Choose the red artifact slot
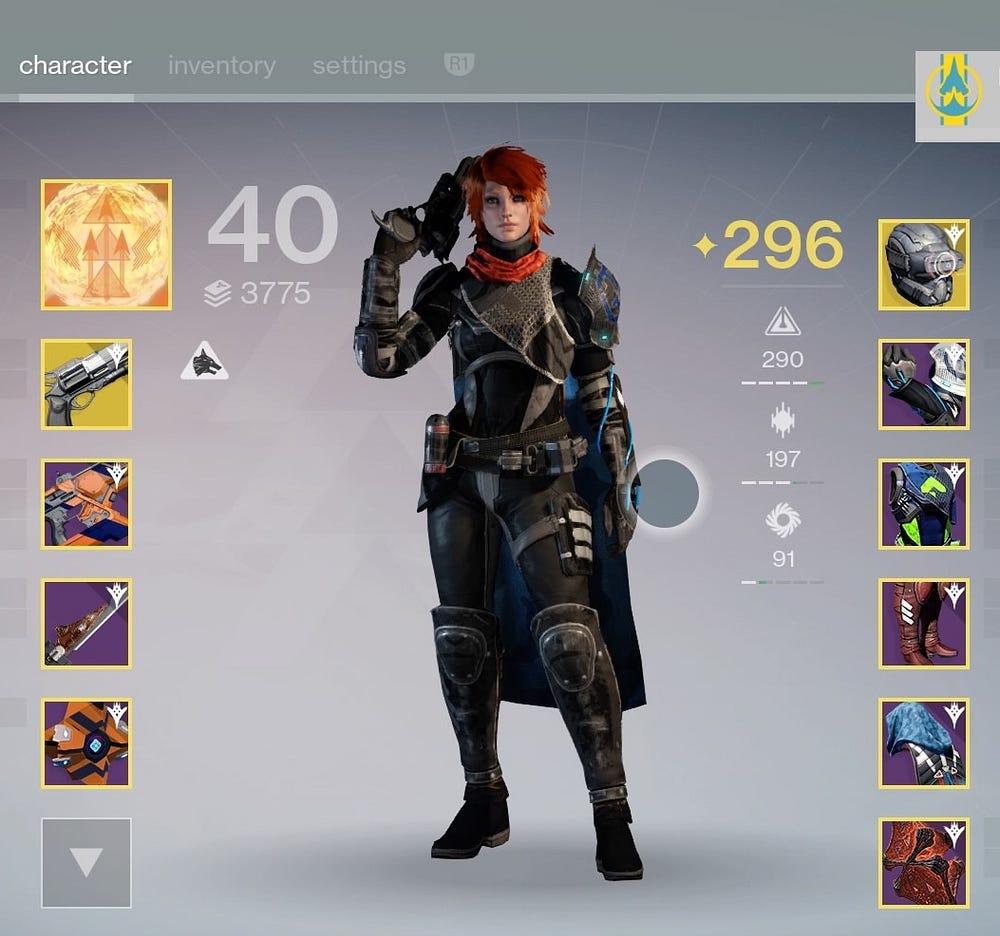Image resolution: width=1000 pixels, height=936 pixels. pyautogui.click(x=924, y=862)
